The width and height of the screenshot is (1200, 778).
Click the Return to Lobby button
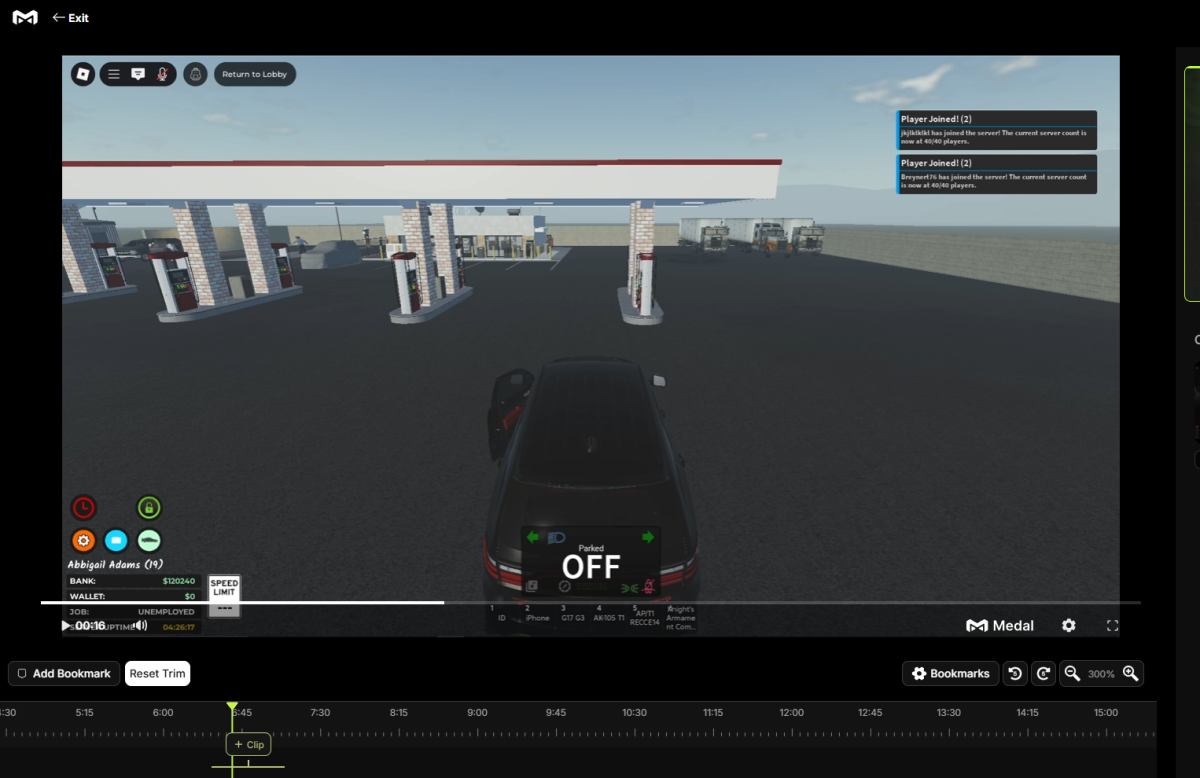click(255, 74)
